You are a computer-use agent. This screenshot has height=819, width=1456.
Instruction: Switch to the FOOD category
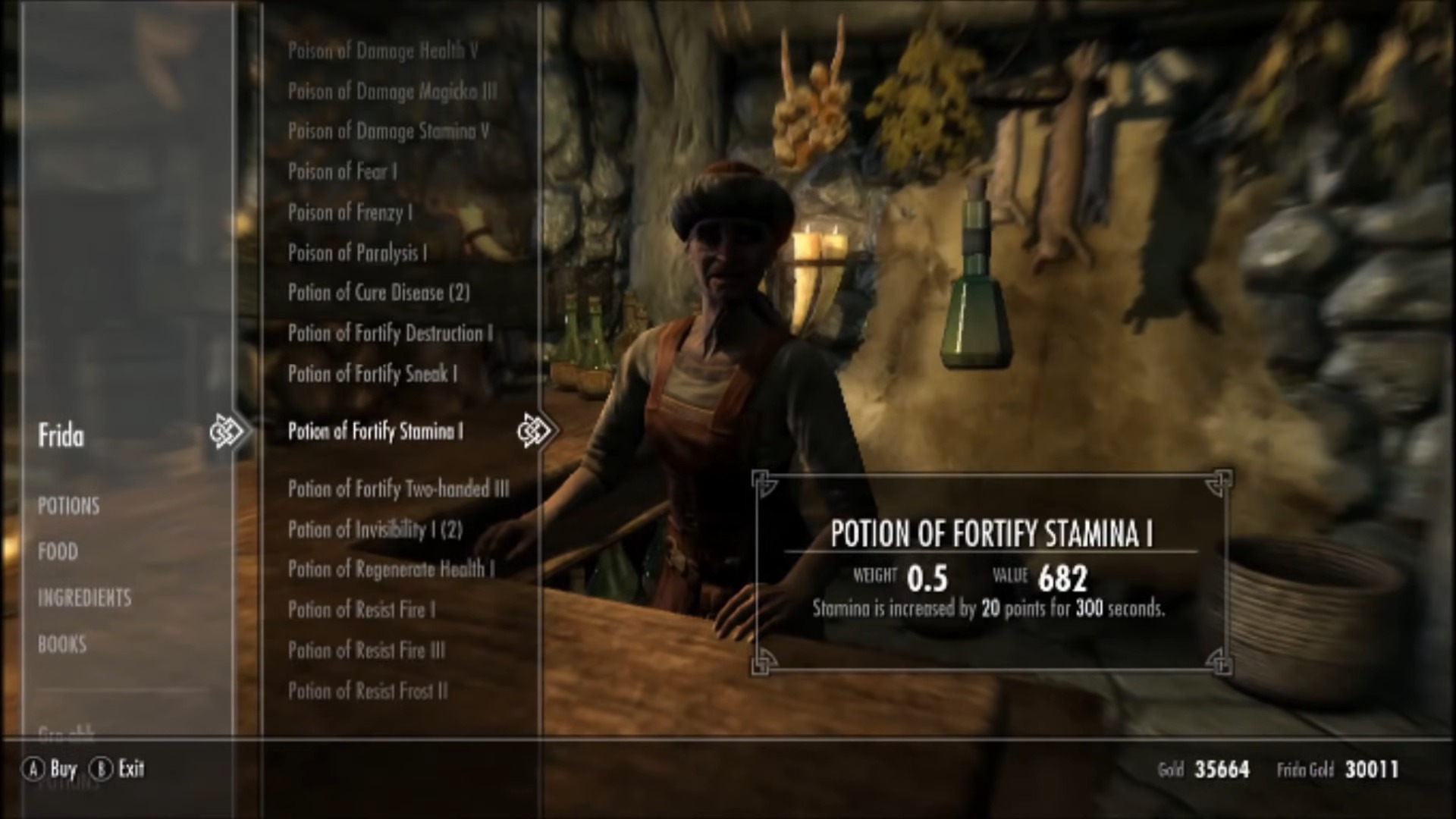57,551
